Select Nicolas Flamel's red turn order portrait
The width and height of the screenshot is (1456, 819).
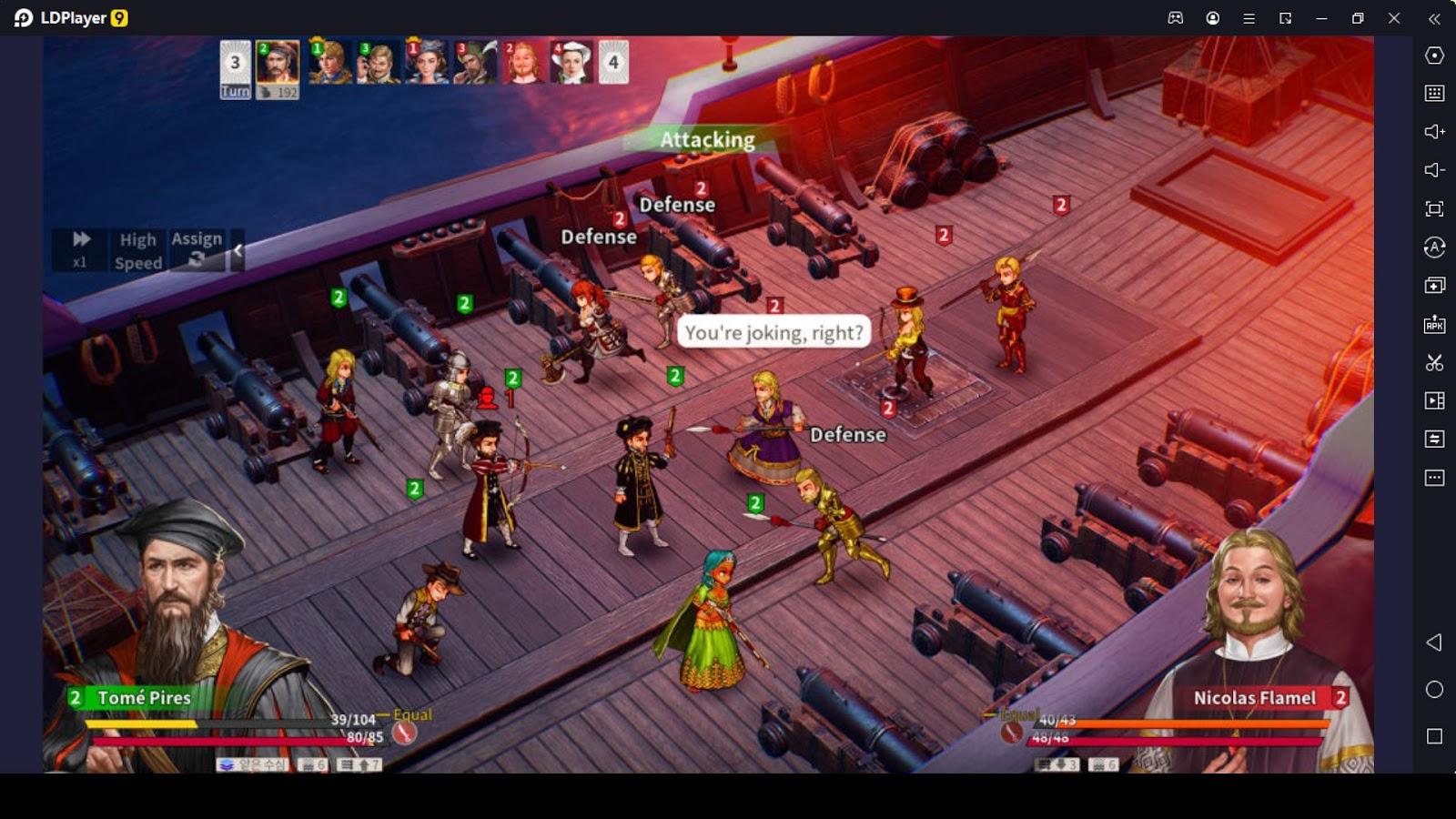(x=524, y=63)
